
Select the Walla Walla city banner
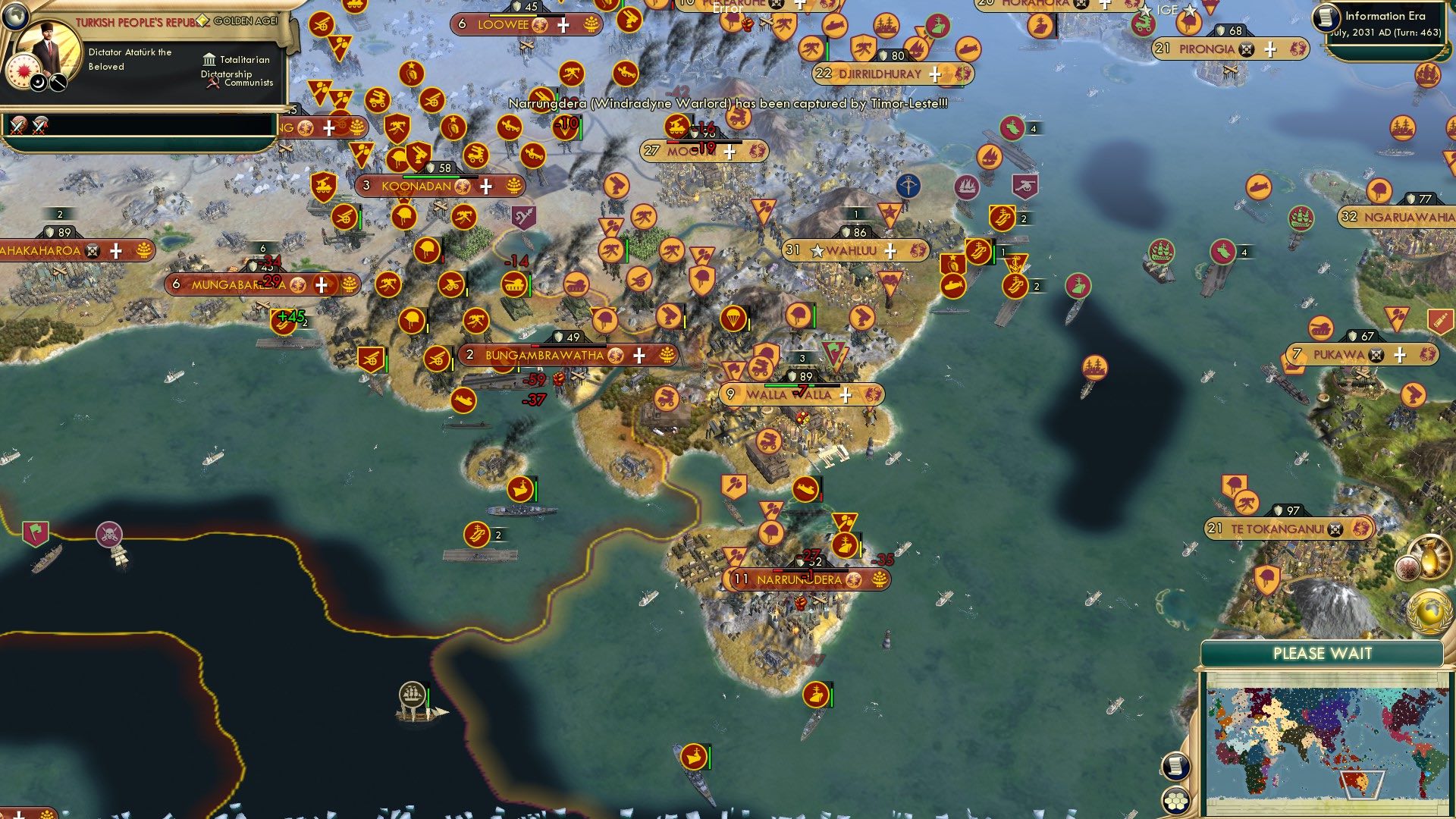pos(789,394)
